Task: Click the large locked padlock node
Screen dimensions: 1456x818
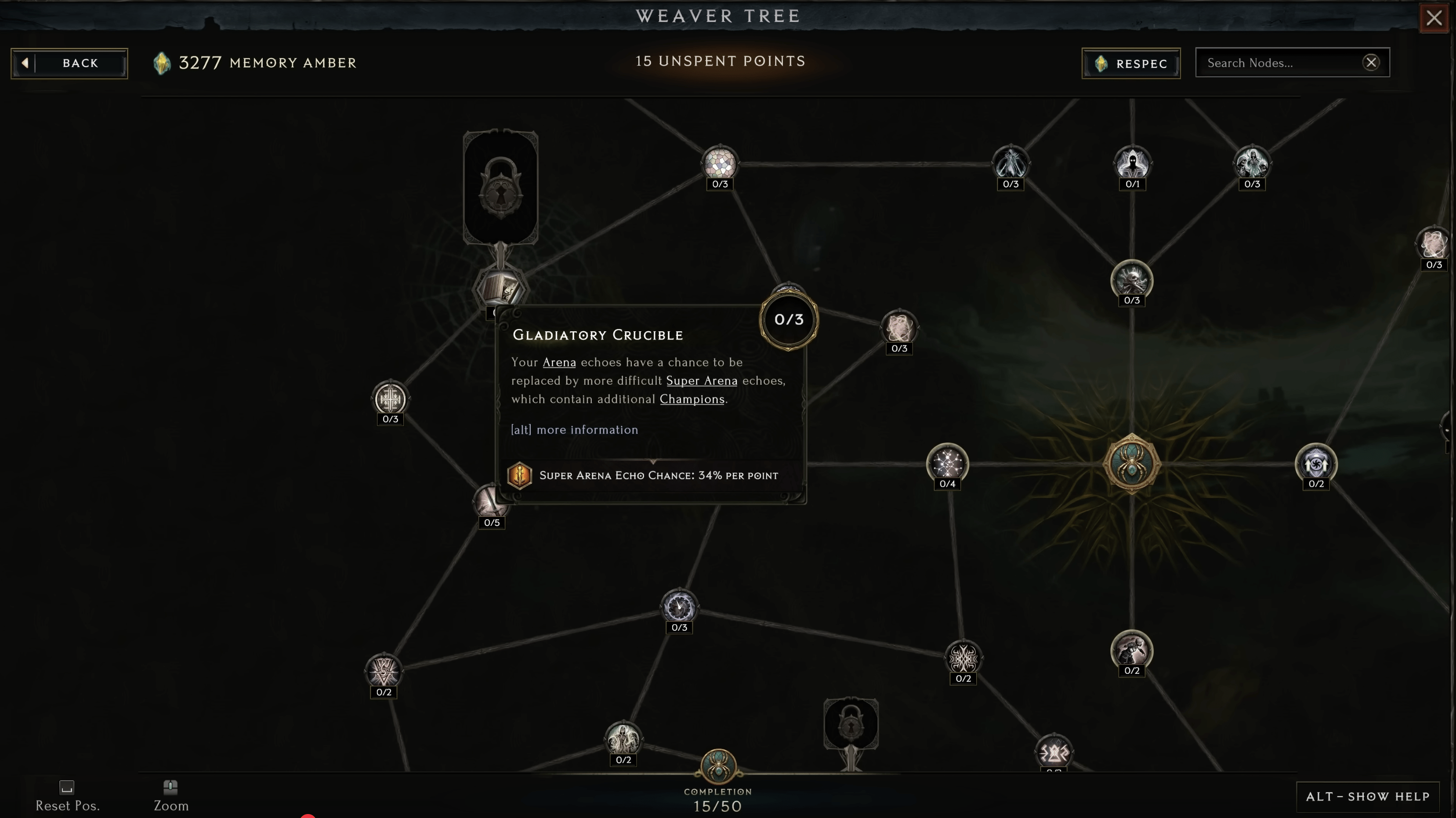Action: [501, 187]
